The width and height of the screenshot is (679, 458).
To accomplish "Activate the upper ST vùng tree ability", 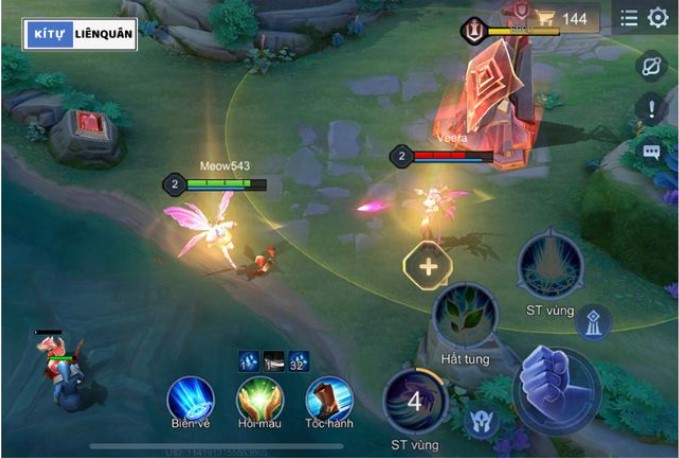I will [550, 265].
